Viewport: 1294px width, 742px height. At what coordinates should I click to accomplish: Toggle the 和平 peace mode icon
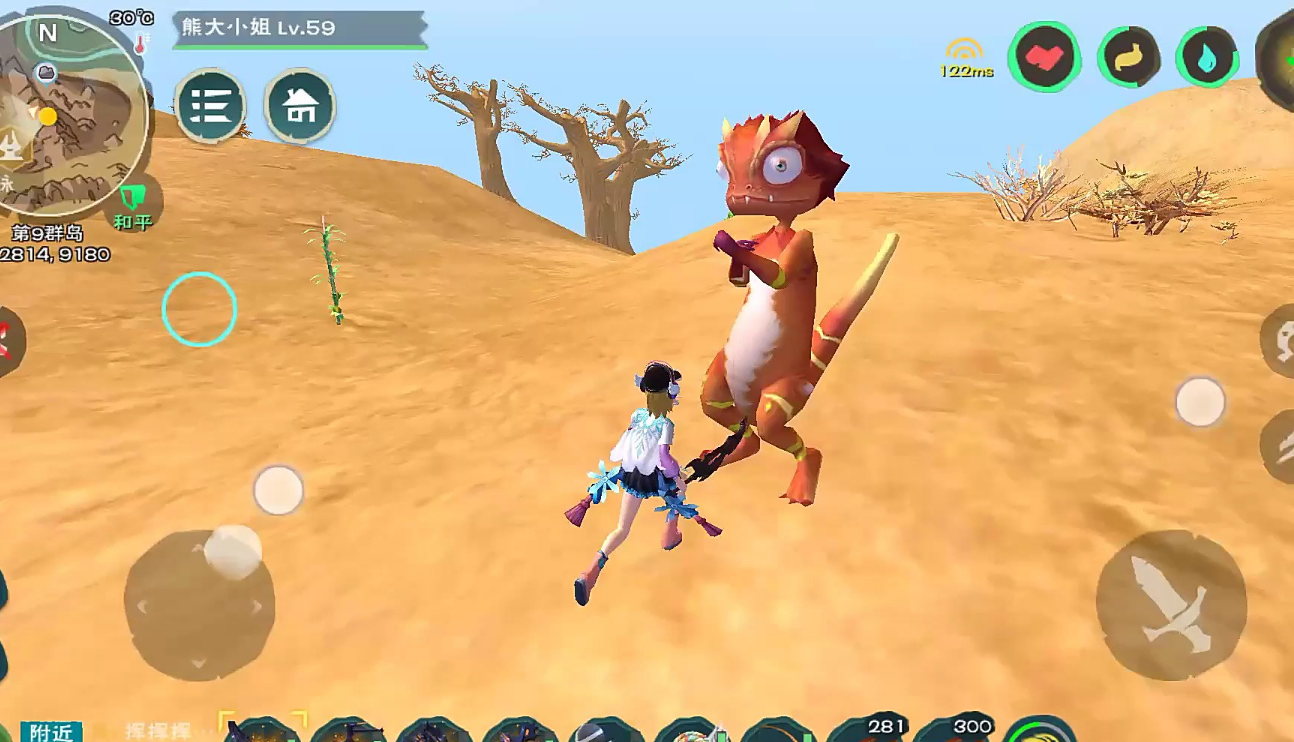click(x=132, y=205)
